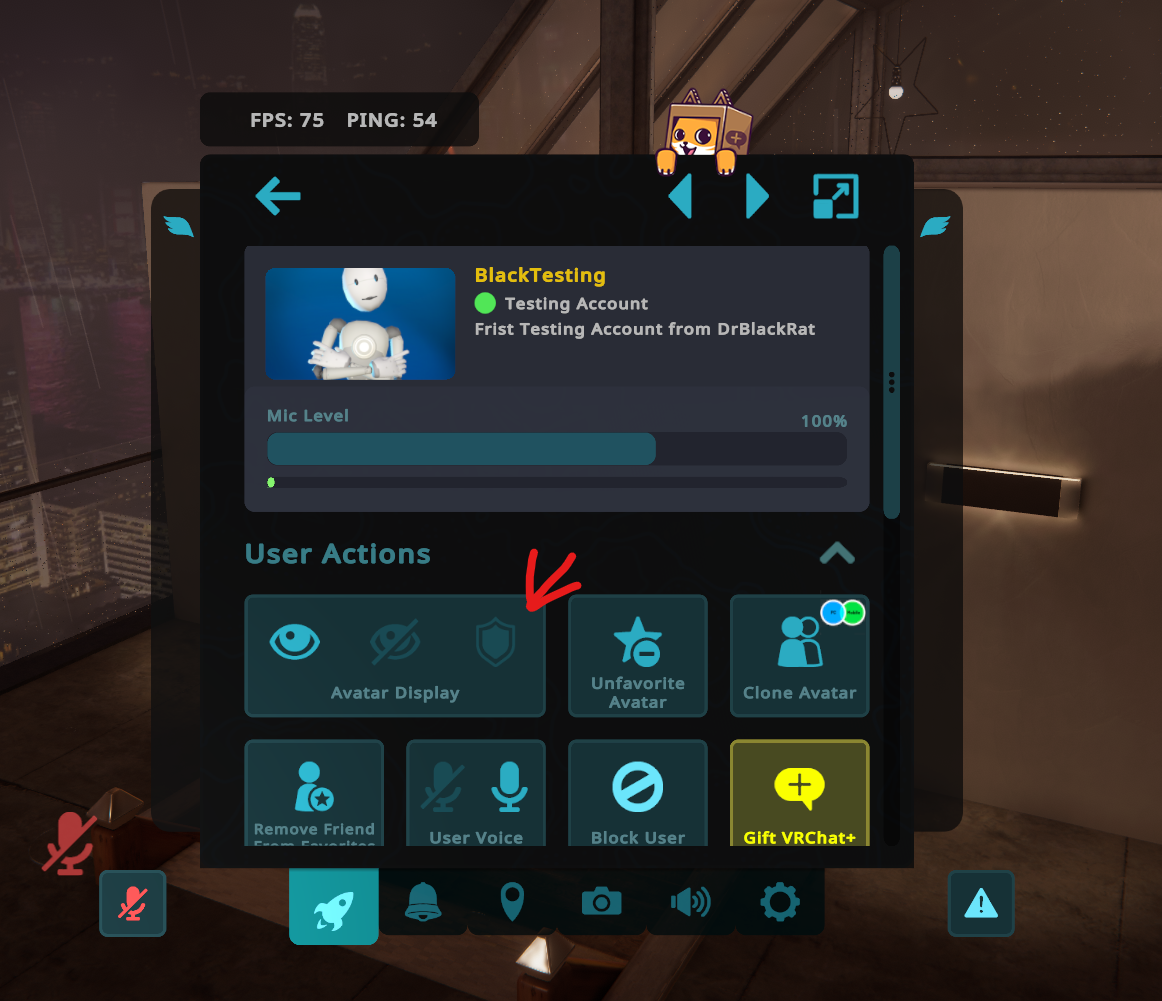Collapse the User Actions section
The width and height of the screenshot is (1162, 1001).
coord(836,553)
